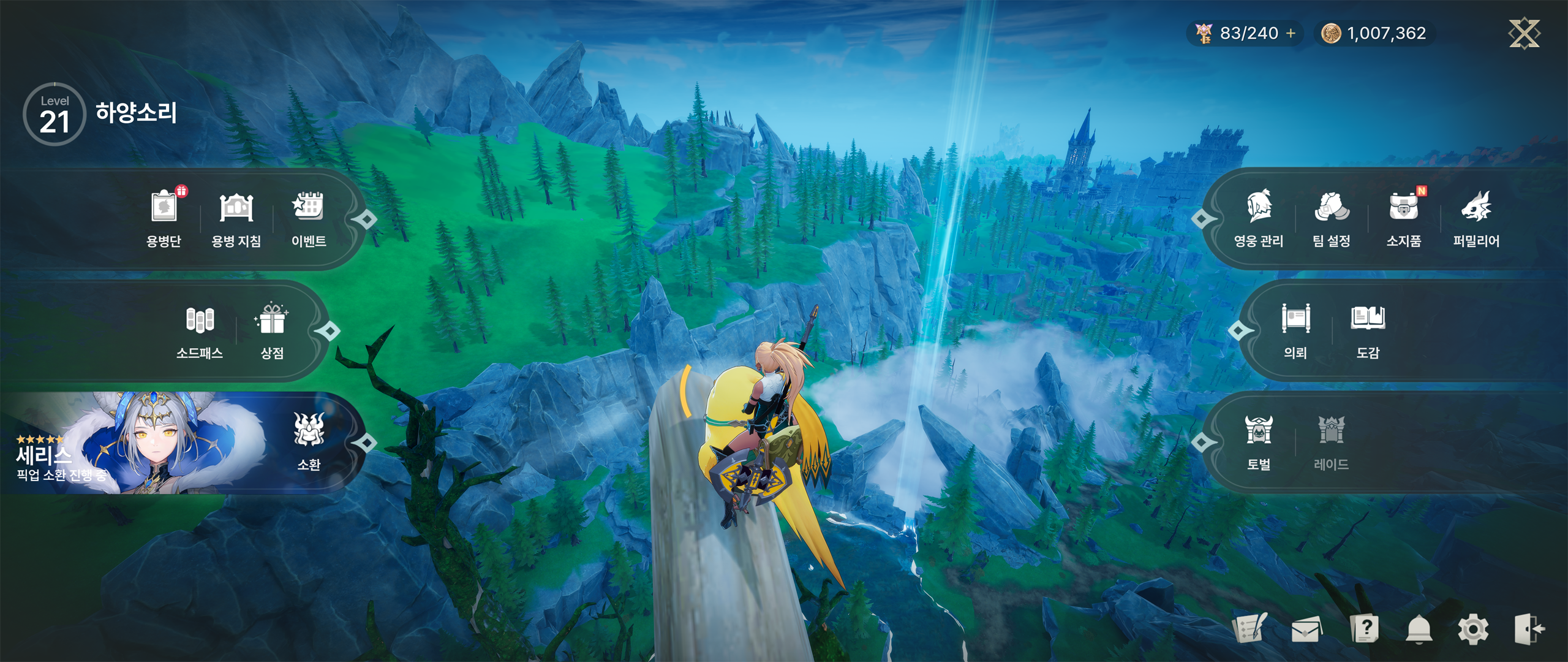This screenshot has width=1568, height=662.
Task: Open the 소드패스 sword pass
Action: click(200, 331)
